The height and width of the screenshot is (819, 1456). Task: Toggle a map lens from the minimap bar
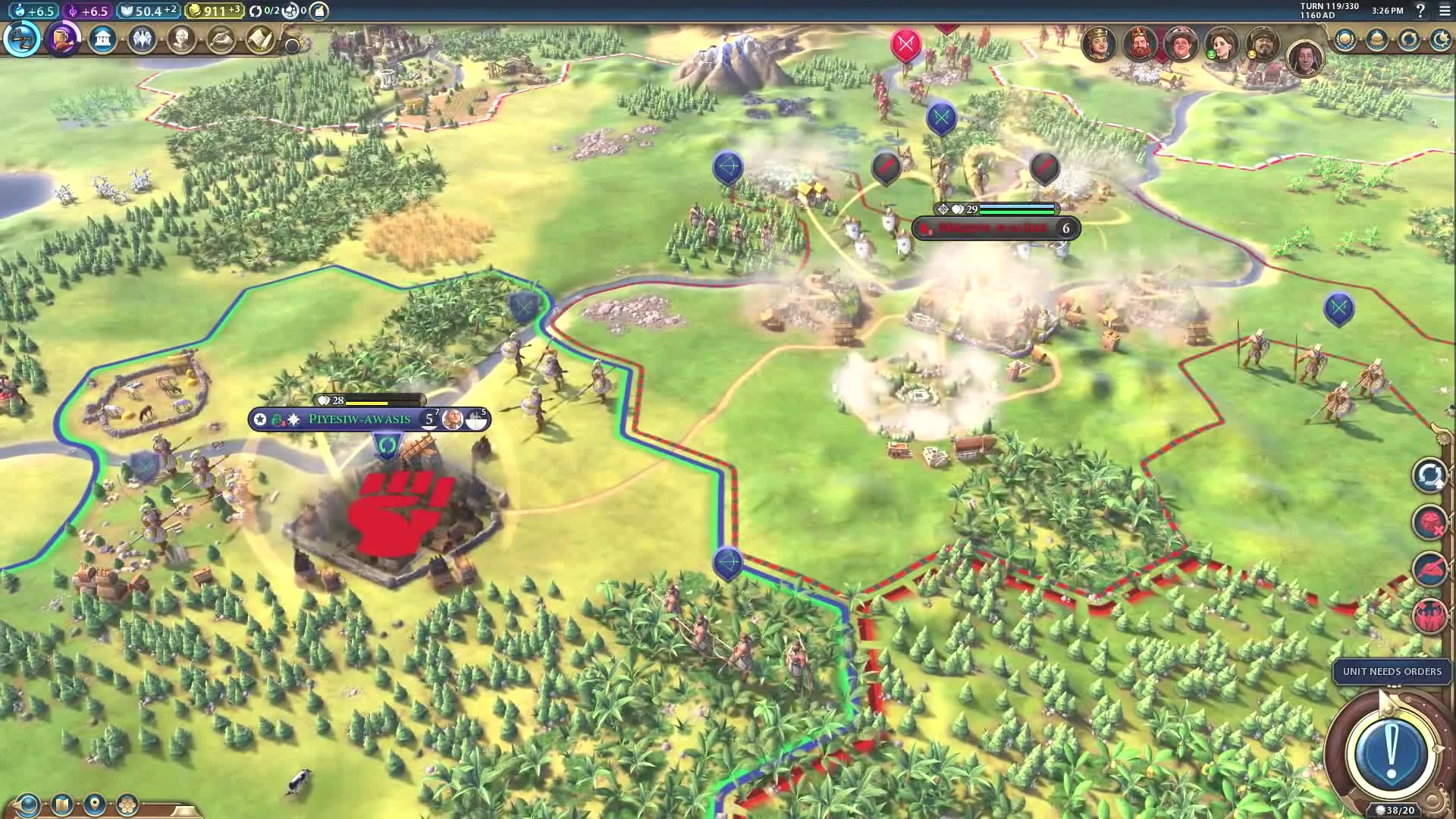coord(28,802)
